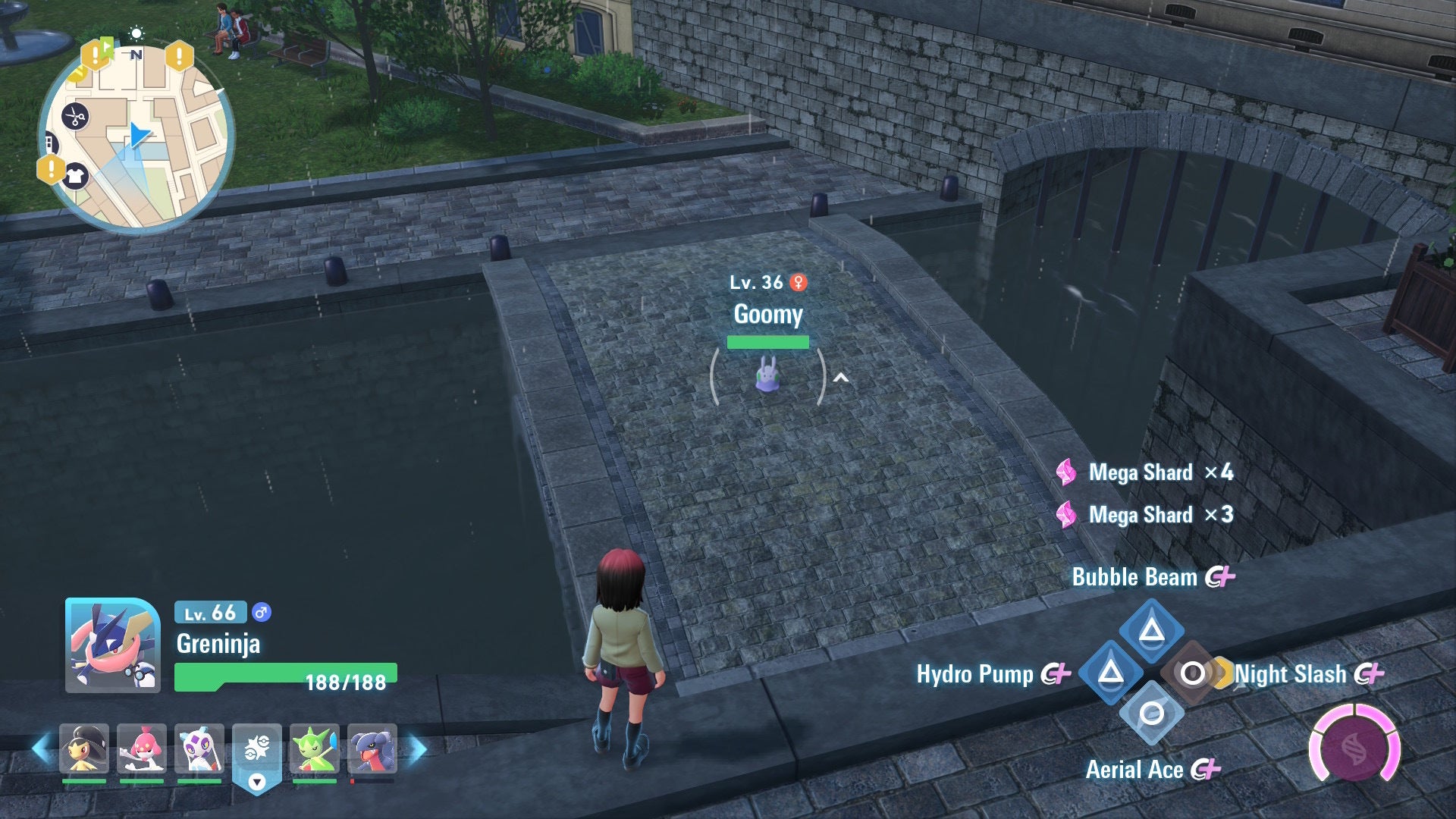Click the green flag marker on minimap
This screenshot has height=819, width=1456.
[x=108, y=49]
